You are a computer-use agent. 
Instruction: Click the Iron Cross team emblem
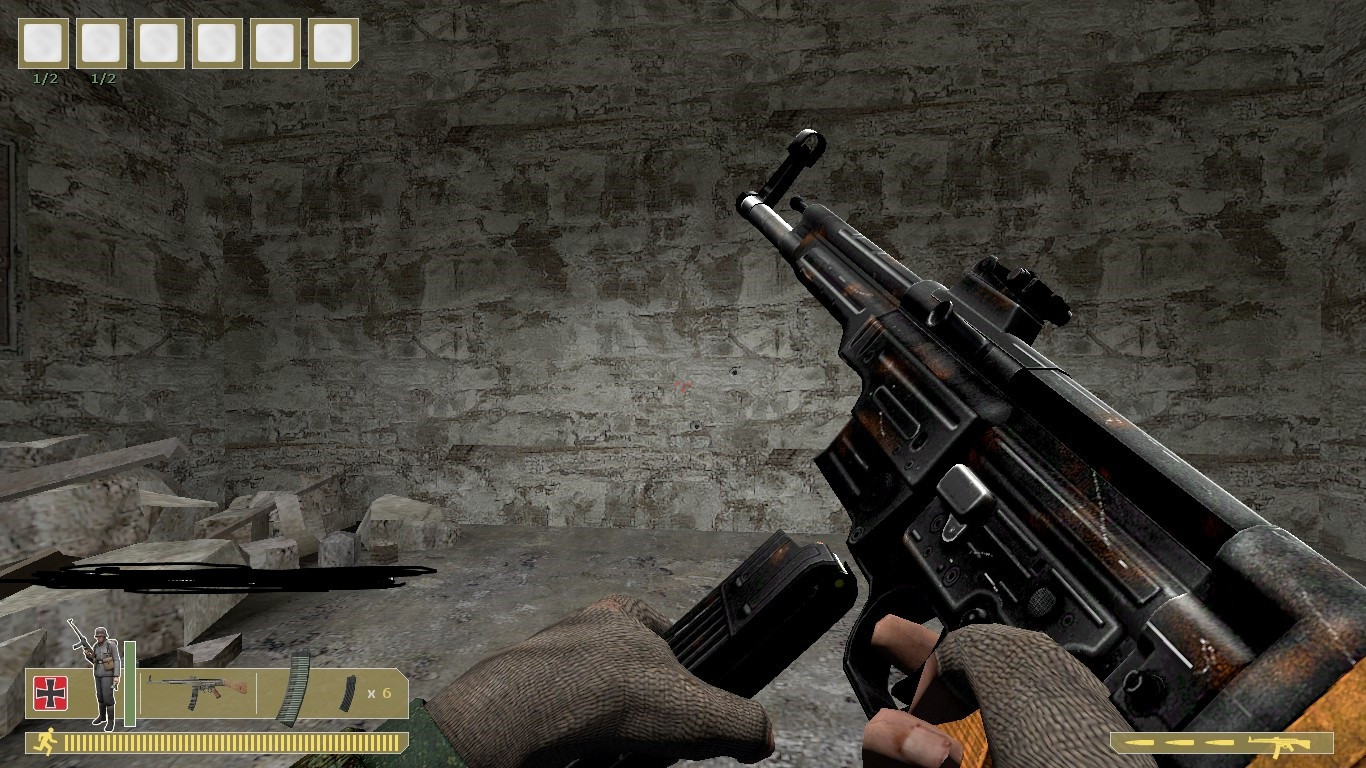click(49, 691)
